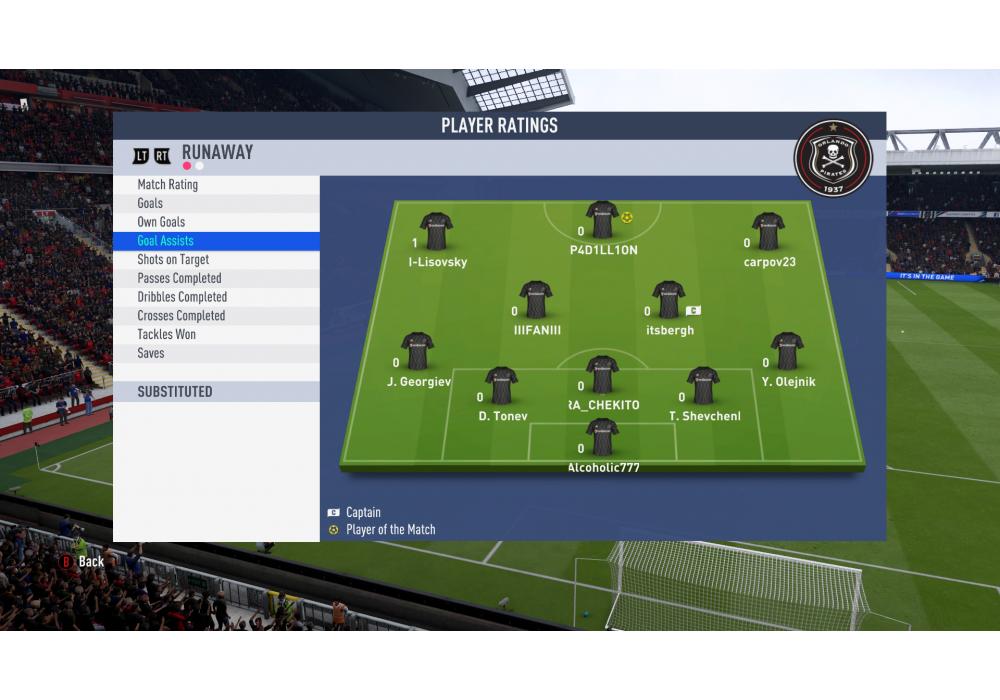Select player carpov23 on the pitch

[768, 232]
